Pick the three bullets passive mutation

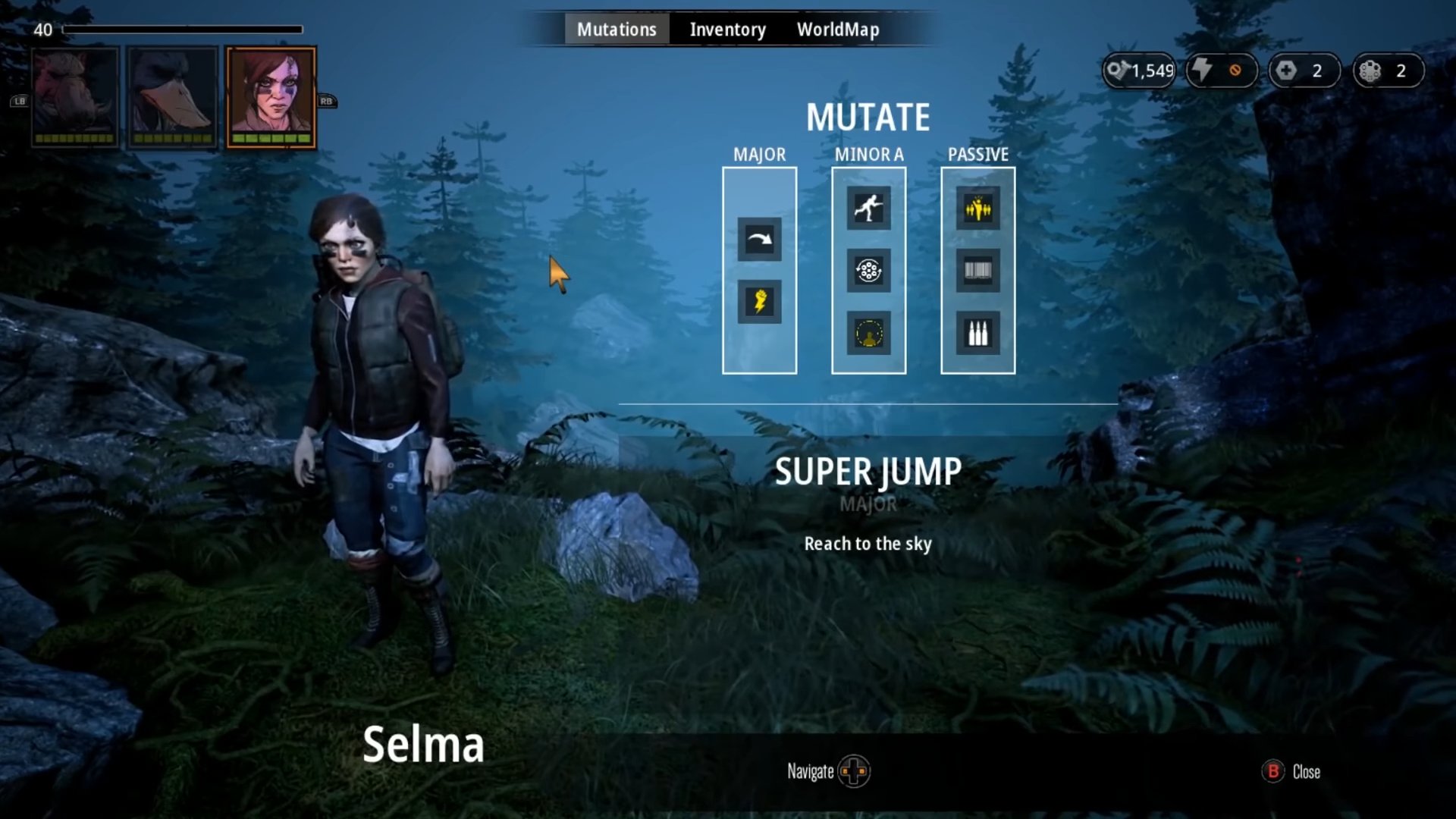coord(977,333)
